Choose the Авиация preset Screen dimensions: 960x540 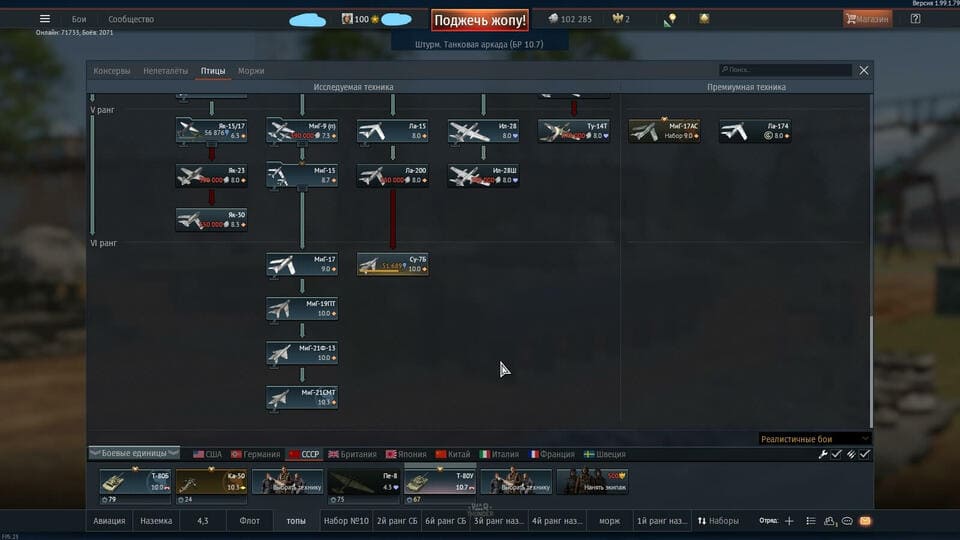pyautogui.click(x=110, y=521)
